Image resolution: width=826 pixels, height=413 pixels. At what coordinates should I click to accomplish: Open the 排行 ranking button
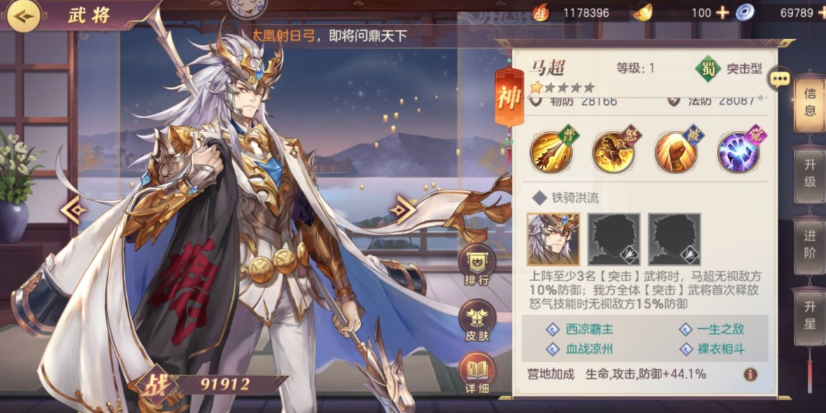(x=477, y=266)
